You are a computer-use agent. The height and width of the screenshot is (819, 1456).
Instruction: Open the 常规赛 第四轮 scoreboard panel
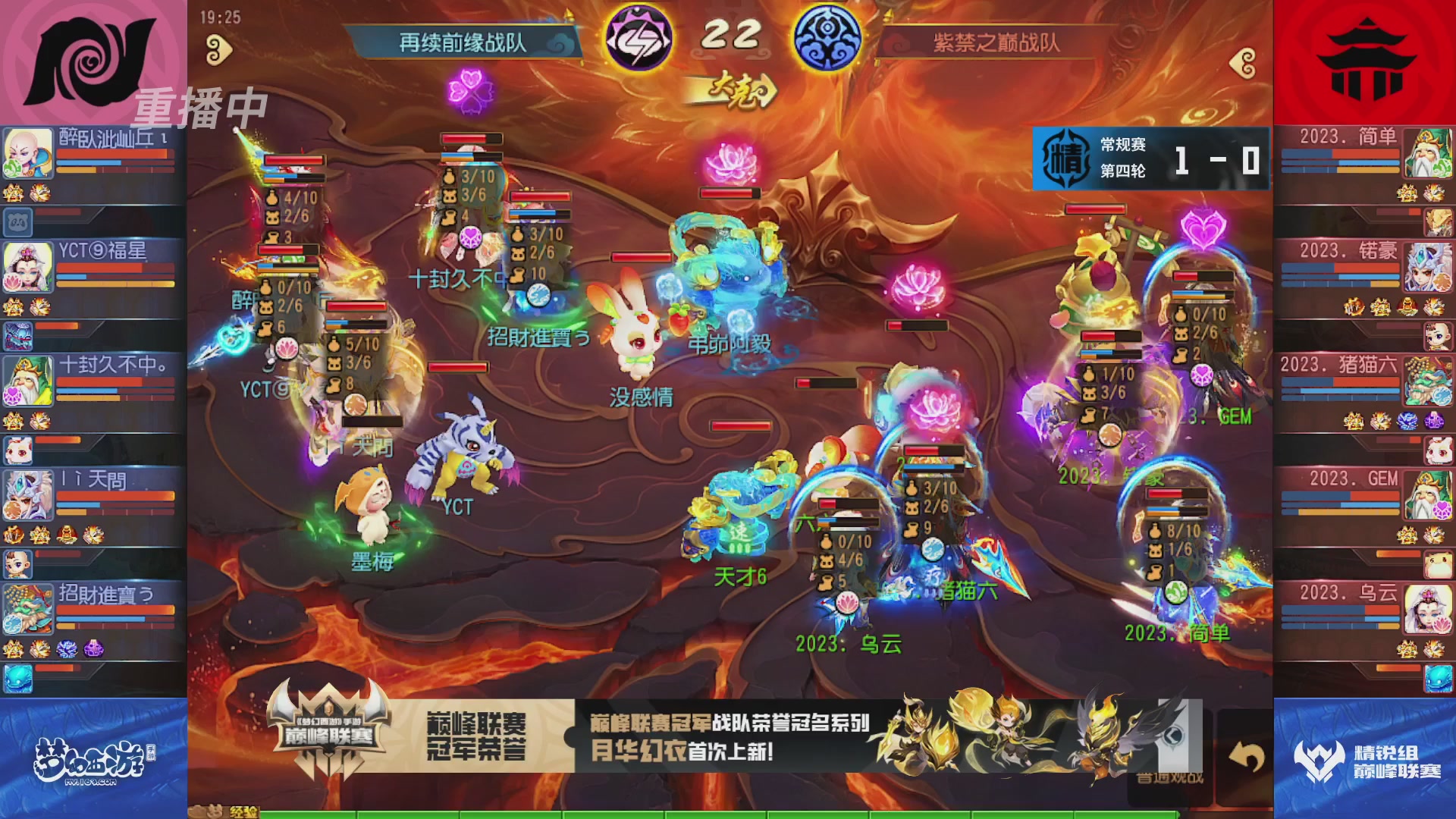click(x=1151, y=160)
